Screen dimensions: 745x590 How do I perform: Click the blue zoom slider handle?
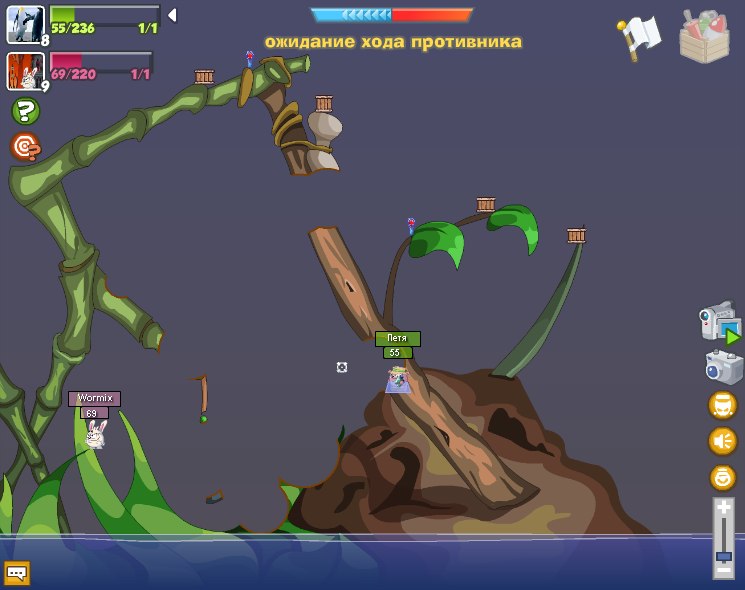(723, 555)
